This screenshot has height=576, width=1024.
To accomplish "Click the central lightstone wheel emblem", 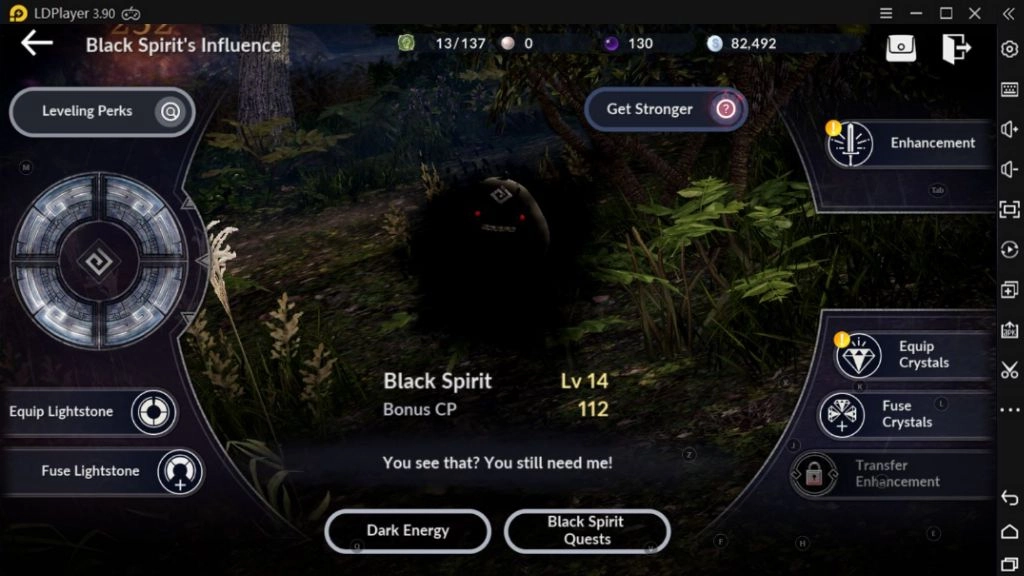I will coord(98,262).
